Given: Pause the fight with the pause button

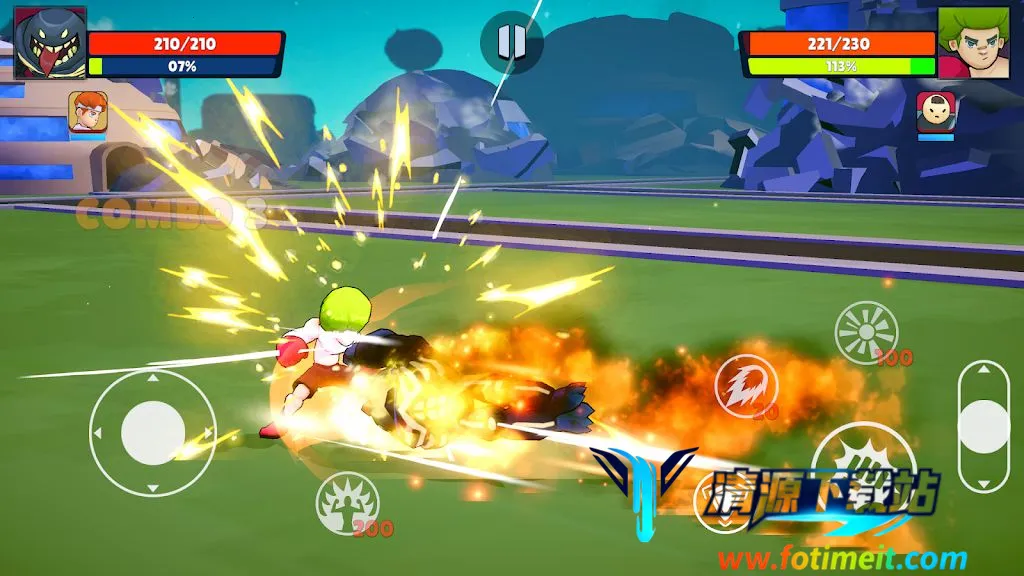Looking at the screenshot, I should (511, 41).
